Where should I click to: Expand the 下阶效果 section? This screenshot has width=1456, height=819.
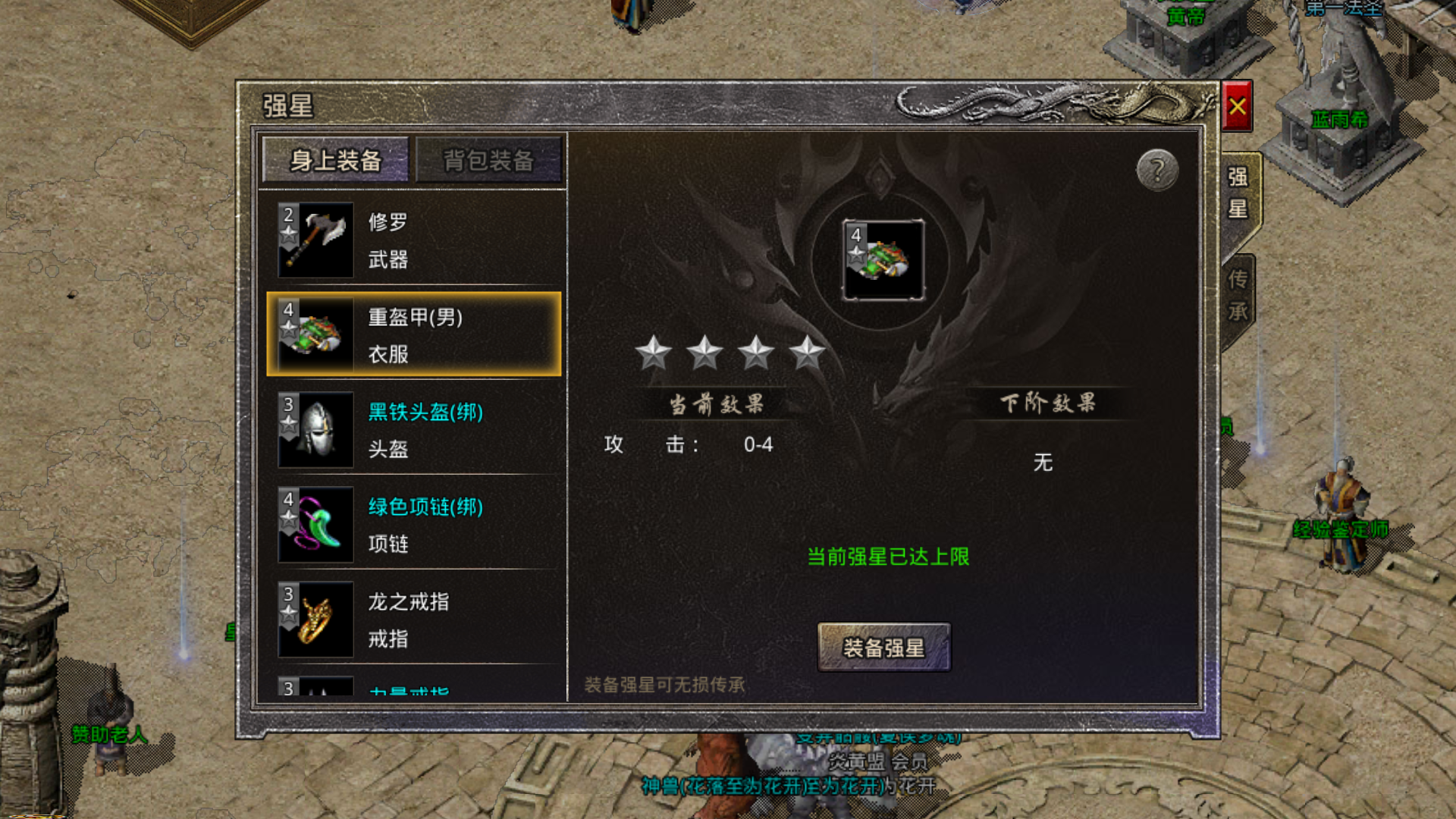(1050, 403)
